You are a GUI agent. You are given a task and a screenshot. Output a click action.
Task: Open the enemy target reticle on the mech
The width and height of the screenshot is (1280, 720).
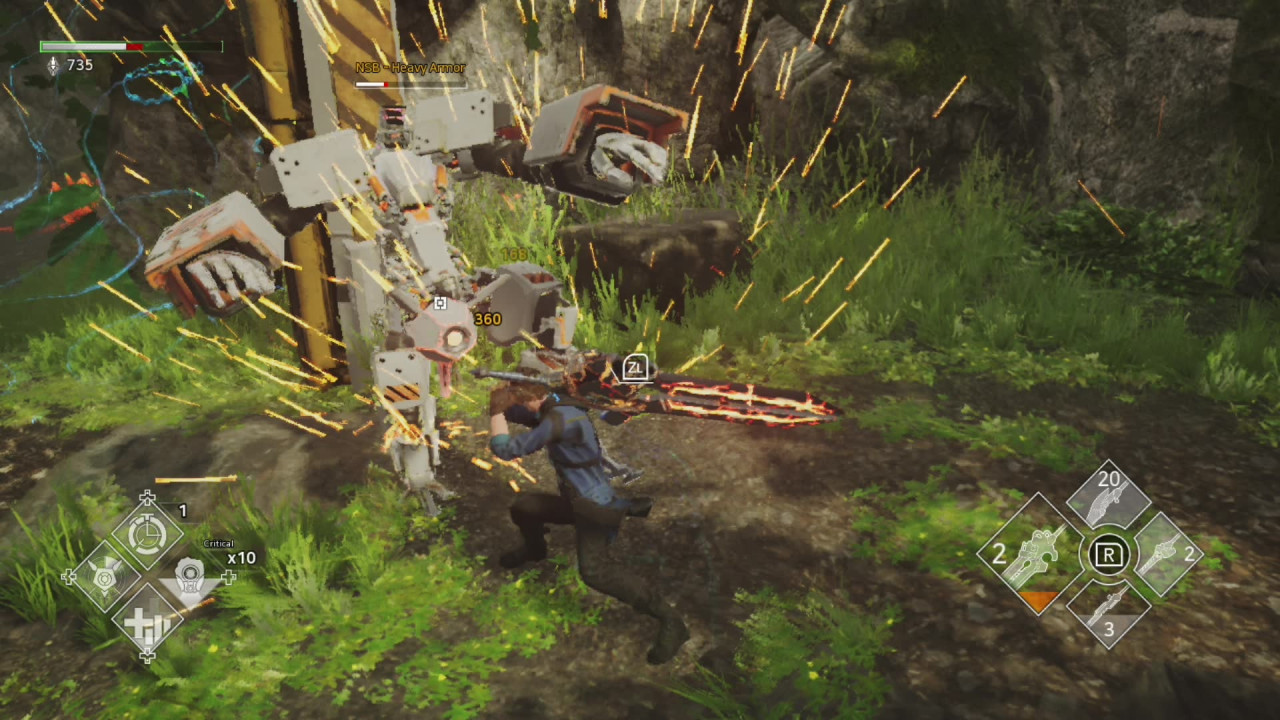pyautogui.click(x=440, y=303)
